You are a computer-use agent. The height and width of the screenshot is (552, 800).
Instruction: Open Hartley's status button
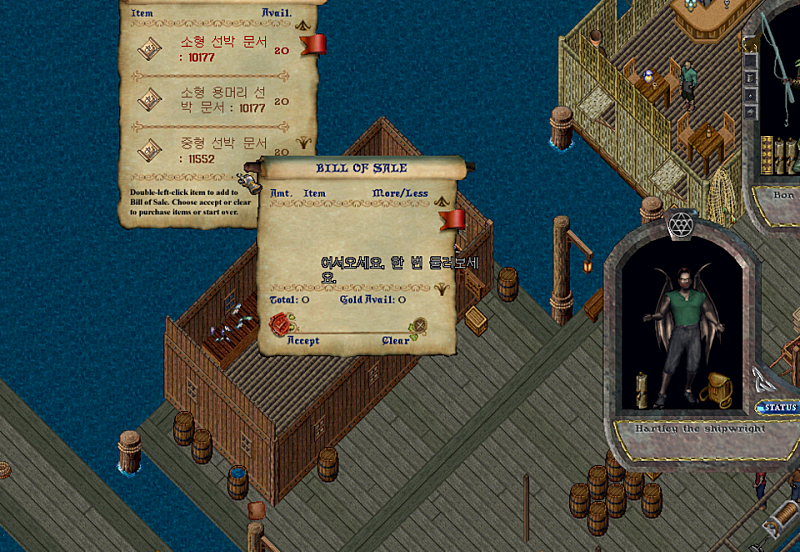point(778,408)
